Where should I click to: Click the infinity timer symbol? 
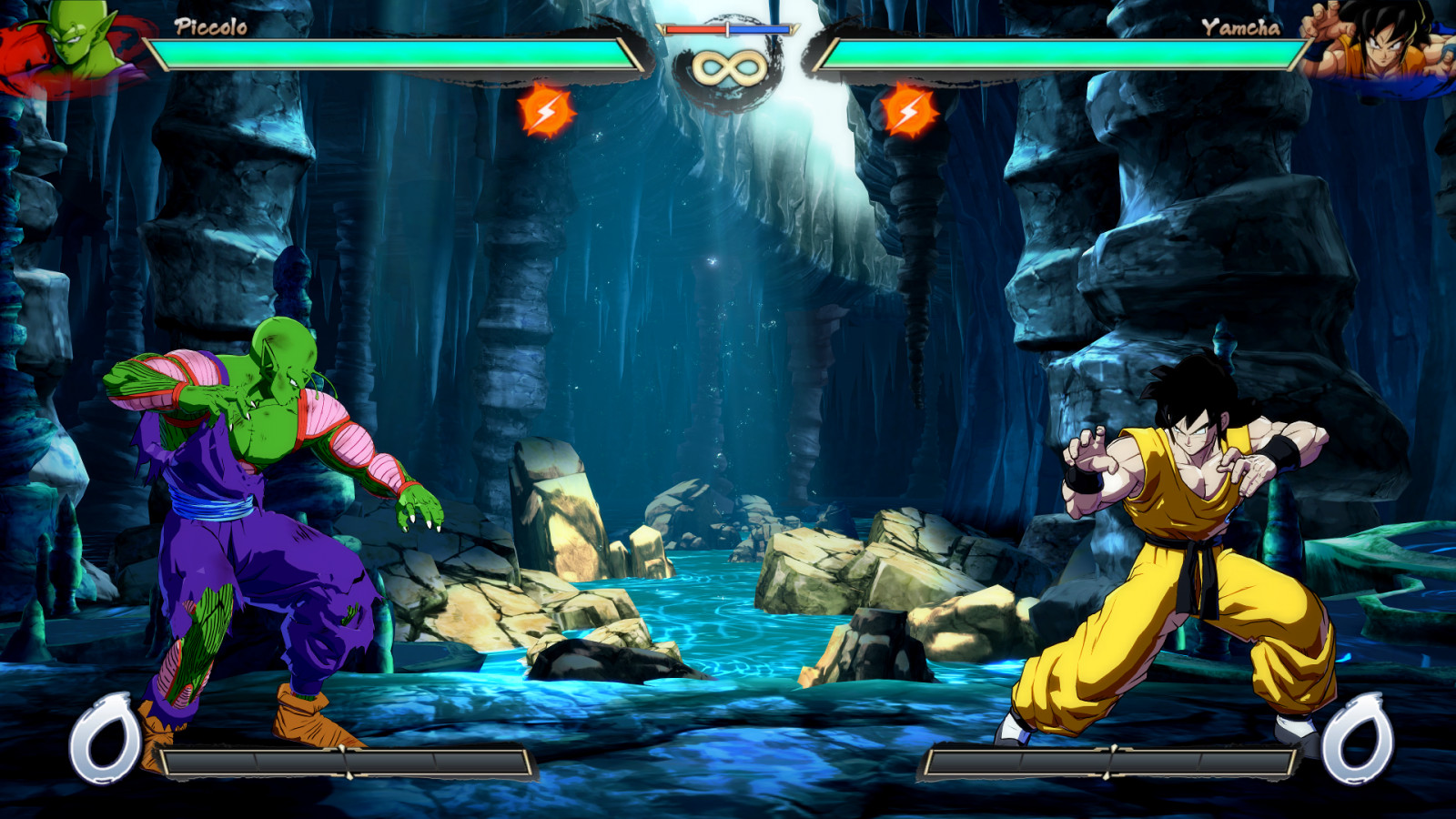[728, 66]
